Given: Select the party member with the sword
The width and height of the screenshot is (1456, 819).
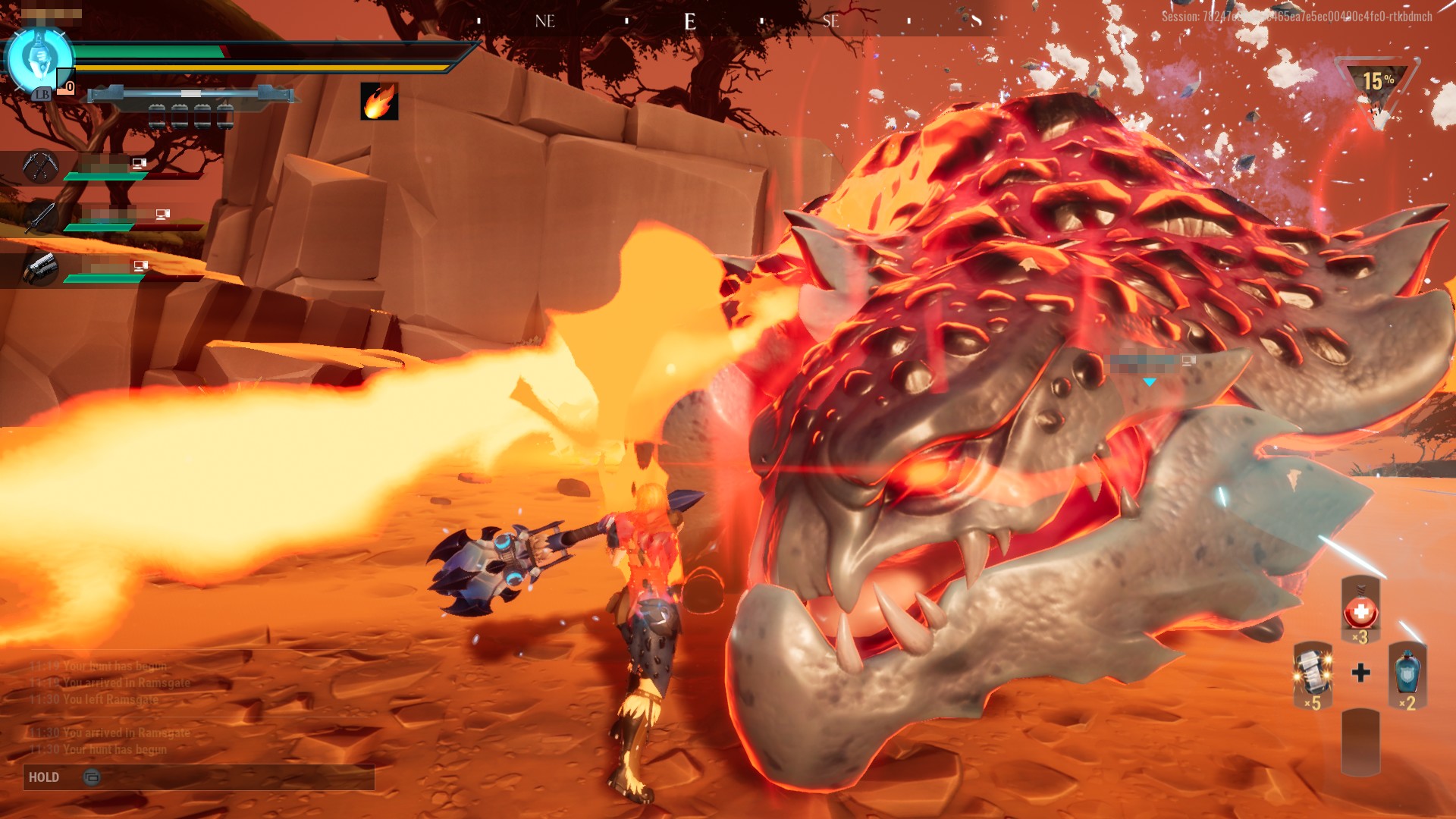Looking at the screenshot, I should (40, 218).
